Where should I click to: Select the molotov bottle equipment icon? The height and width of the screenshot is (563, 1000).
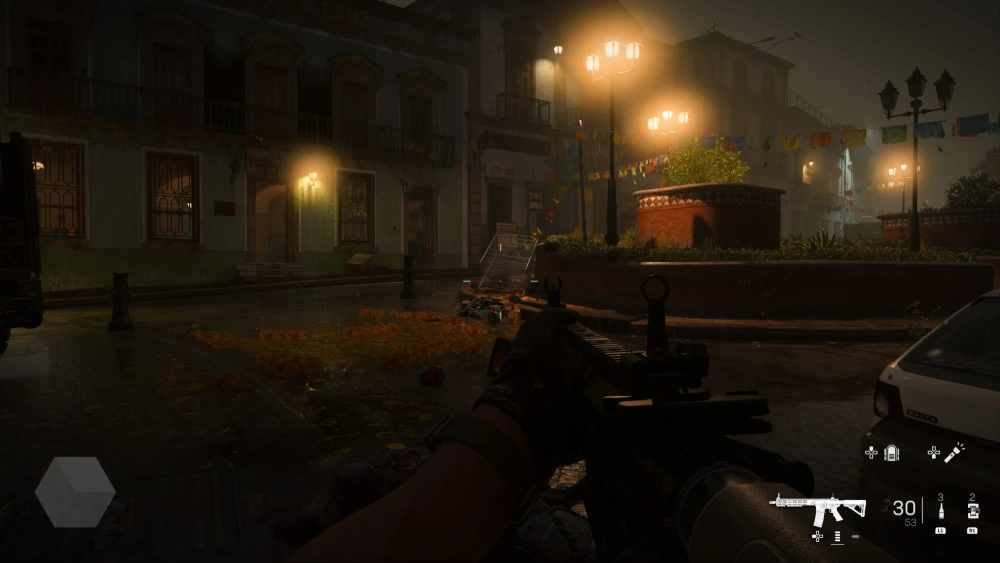click(x=940, y=513)
